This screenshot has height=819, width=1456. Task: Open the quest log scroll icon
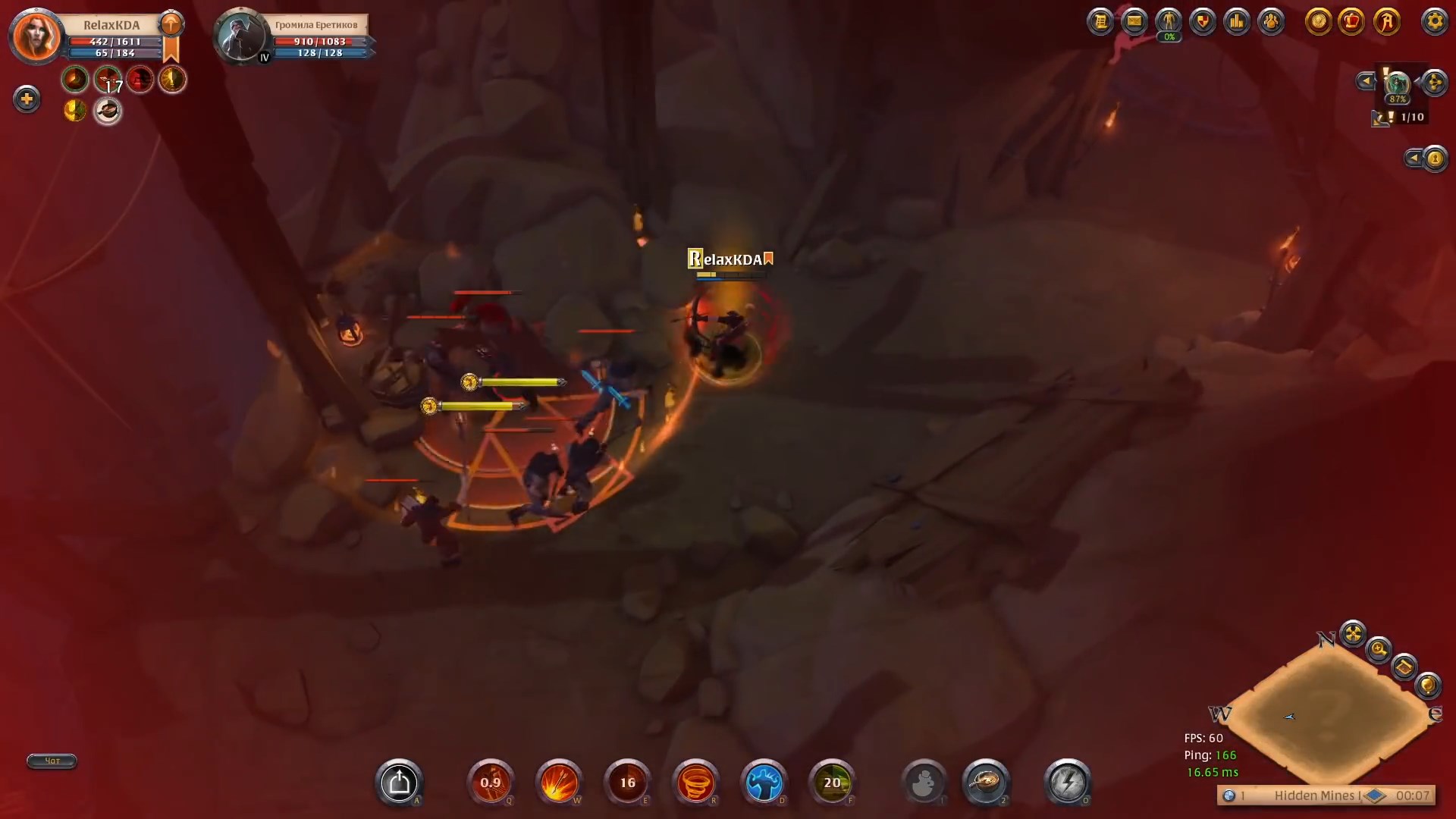point(1100,21)
